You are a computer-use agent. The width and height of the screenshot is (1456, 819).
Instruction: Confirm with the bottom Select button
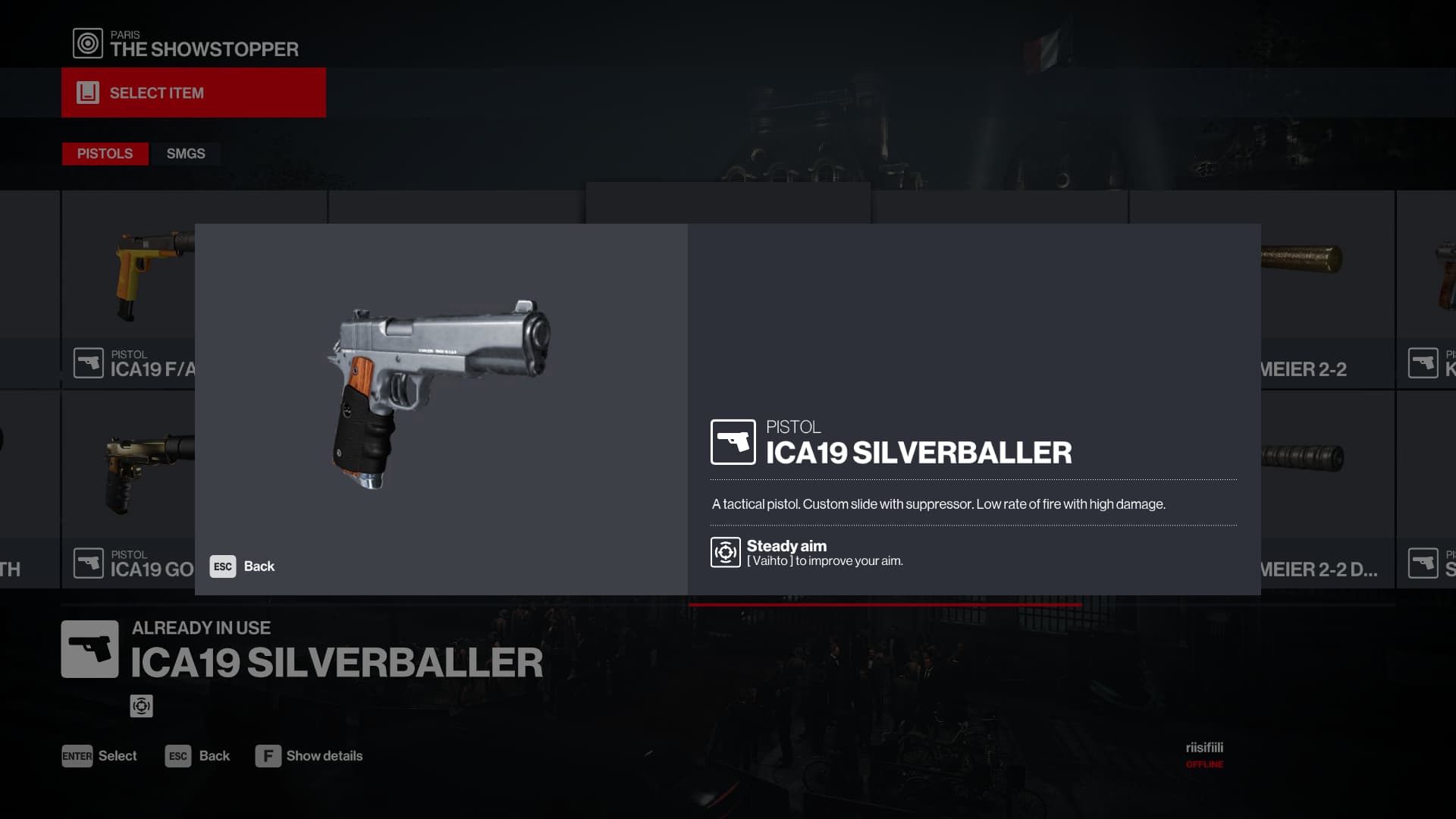(x=99, y=756)
